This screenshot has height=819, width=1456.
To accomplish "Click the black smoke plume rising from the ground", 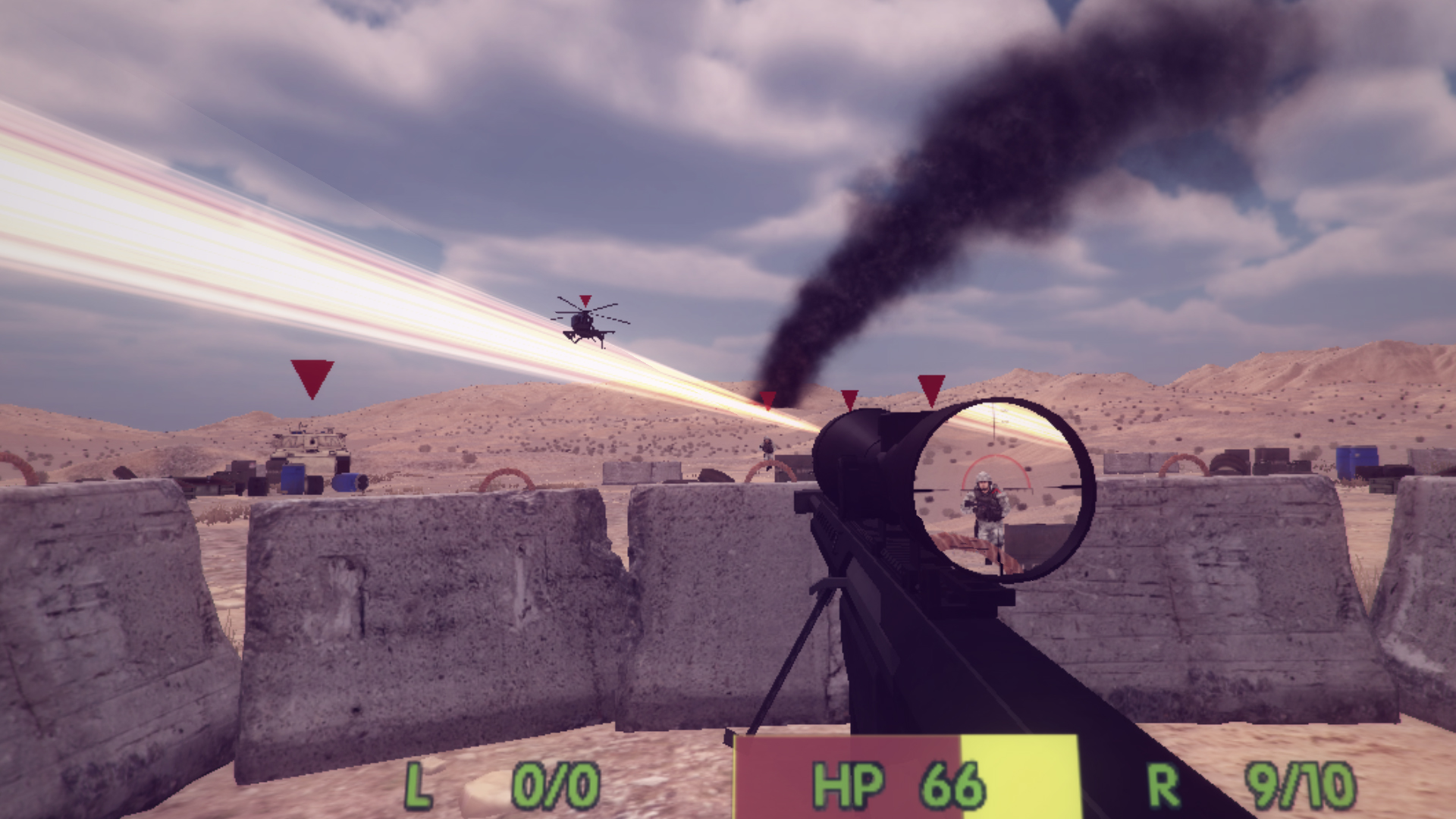I will pyautogui.click(x=872, y=227).
